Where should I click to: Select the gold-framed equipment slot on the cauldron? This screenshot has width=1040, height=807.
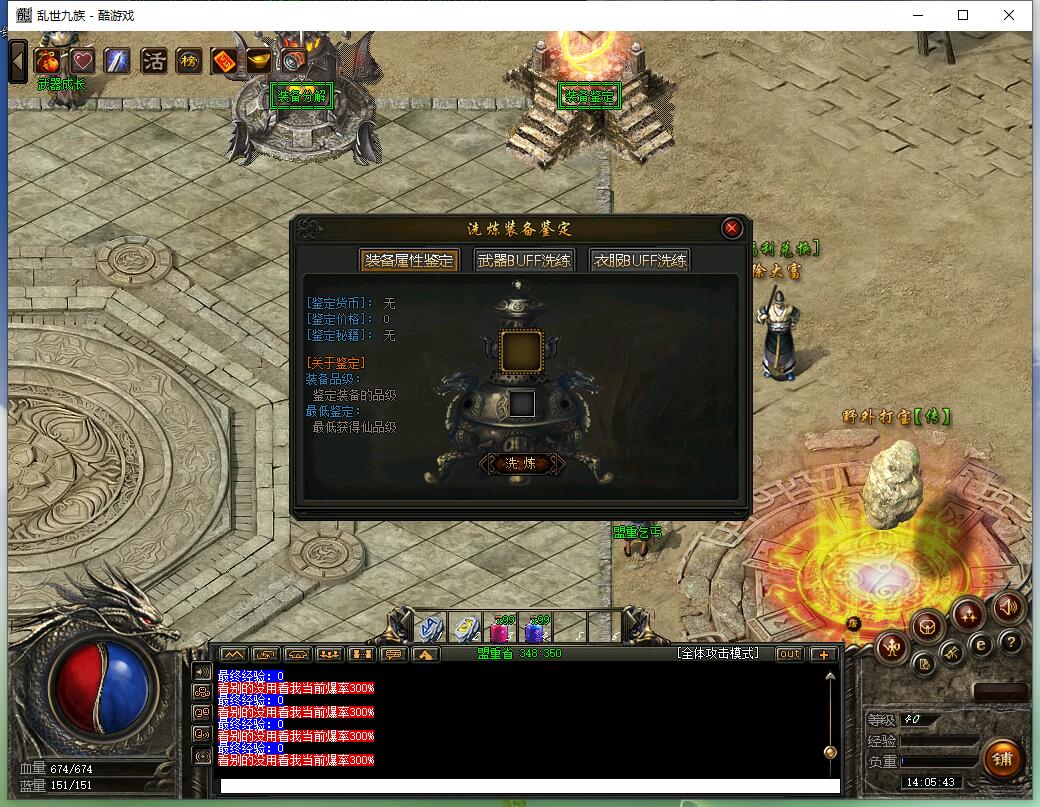[522, 351]
